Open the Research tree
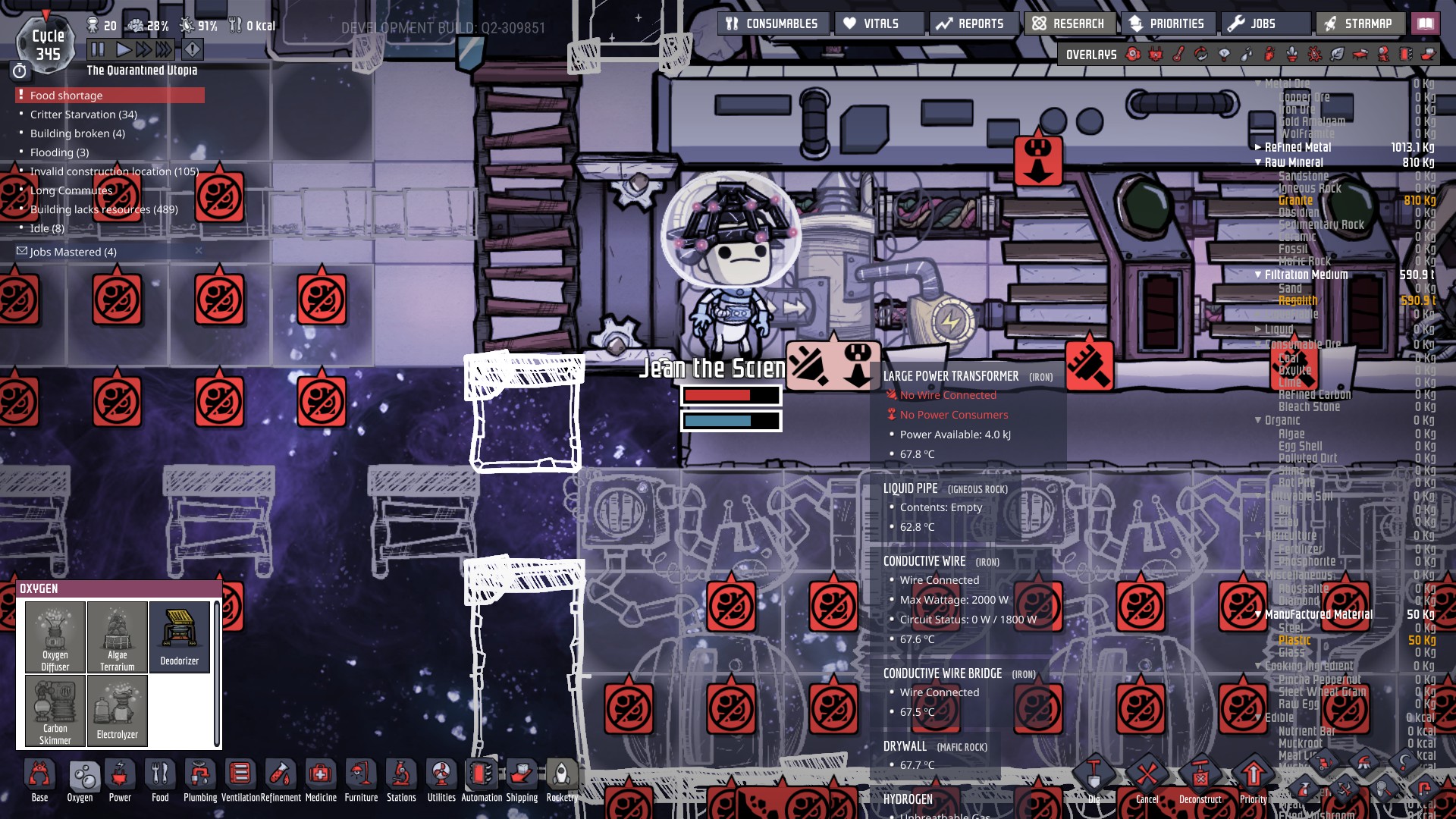 point(1069,24)
